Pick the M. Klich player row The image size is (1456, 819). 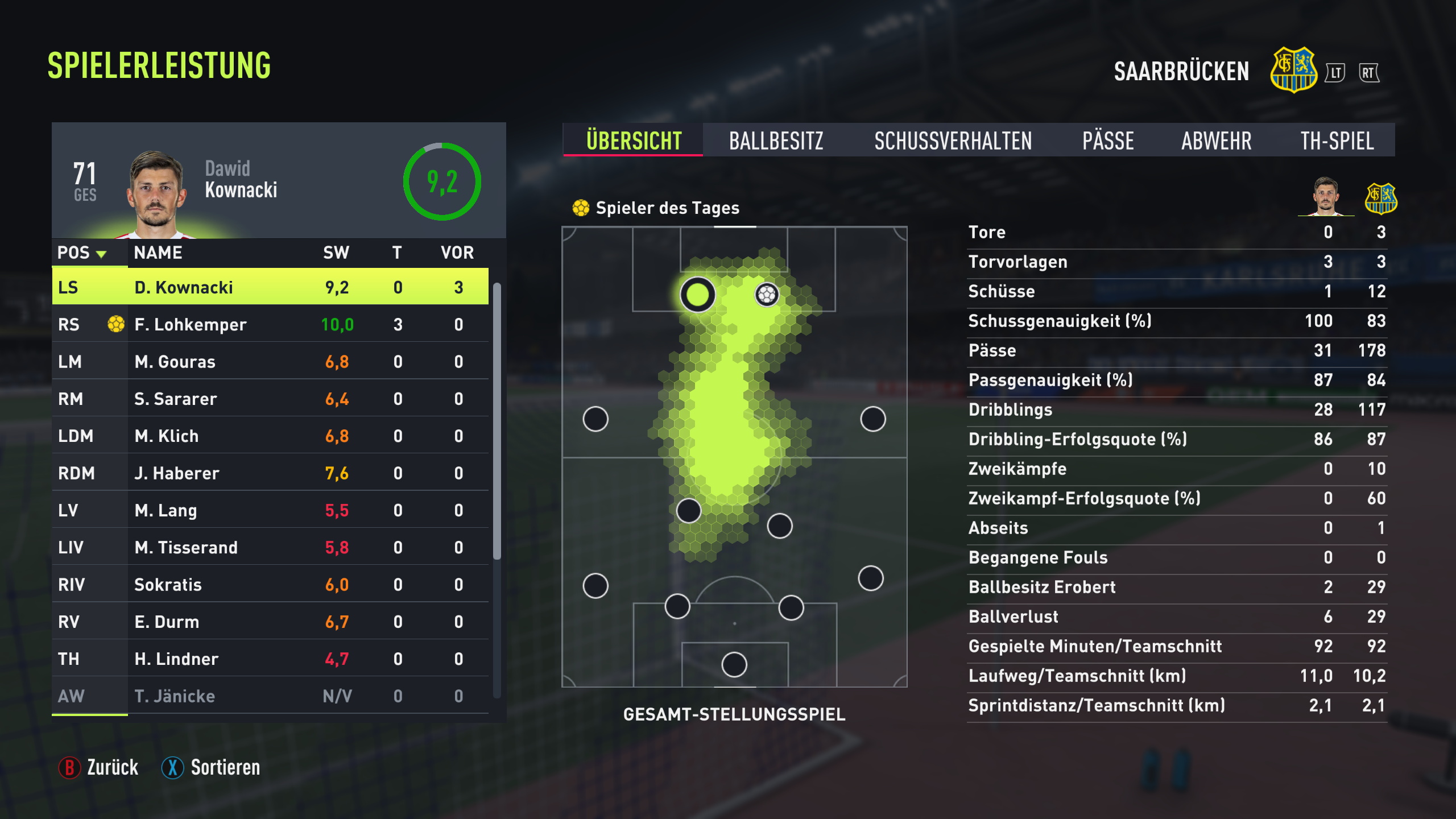click(x=270, y=436)
